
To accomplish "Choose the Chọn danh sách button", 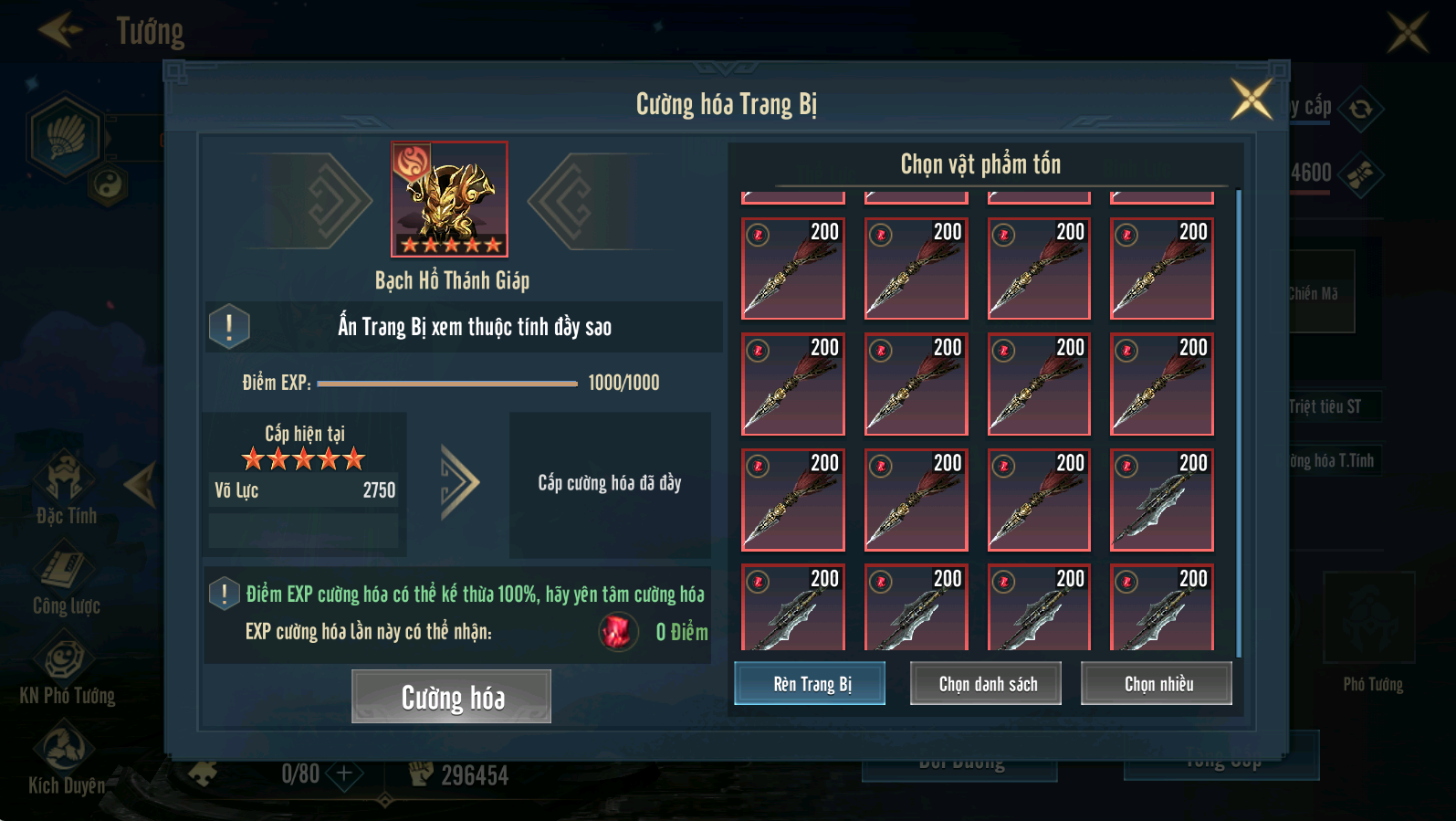I will point(986,683).
